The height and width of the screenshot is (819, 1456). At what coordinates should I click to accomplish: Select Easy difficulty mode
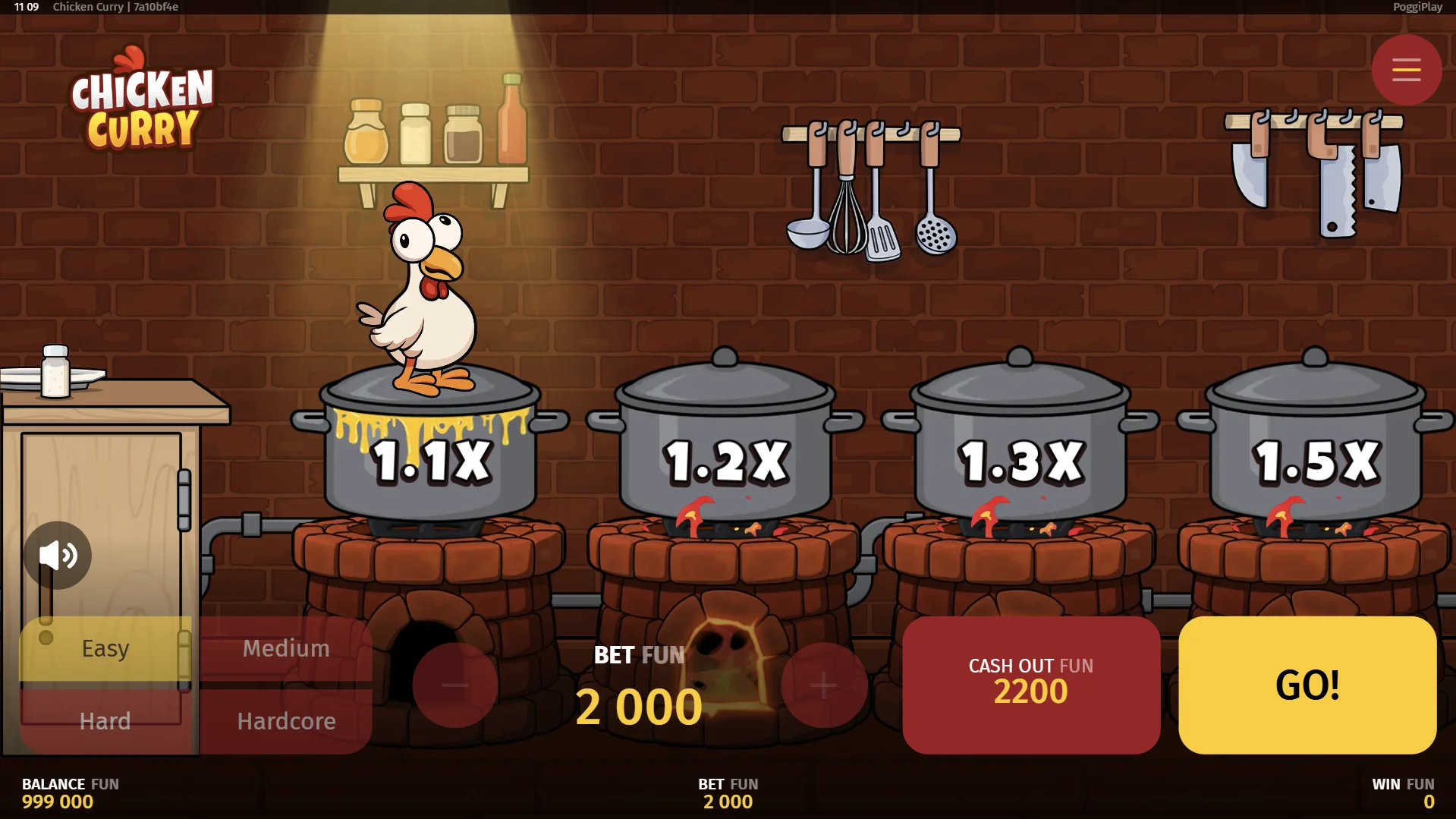click(105, 647)
